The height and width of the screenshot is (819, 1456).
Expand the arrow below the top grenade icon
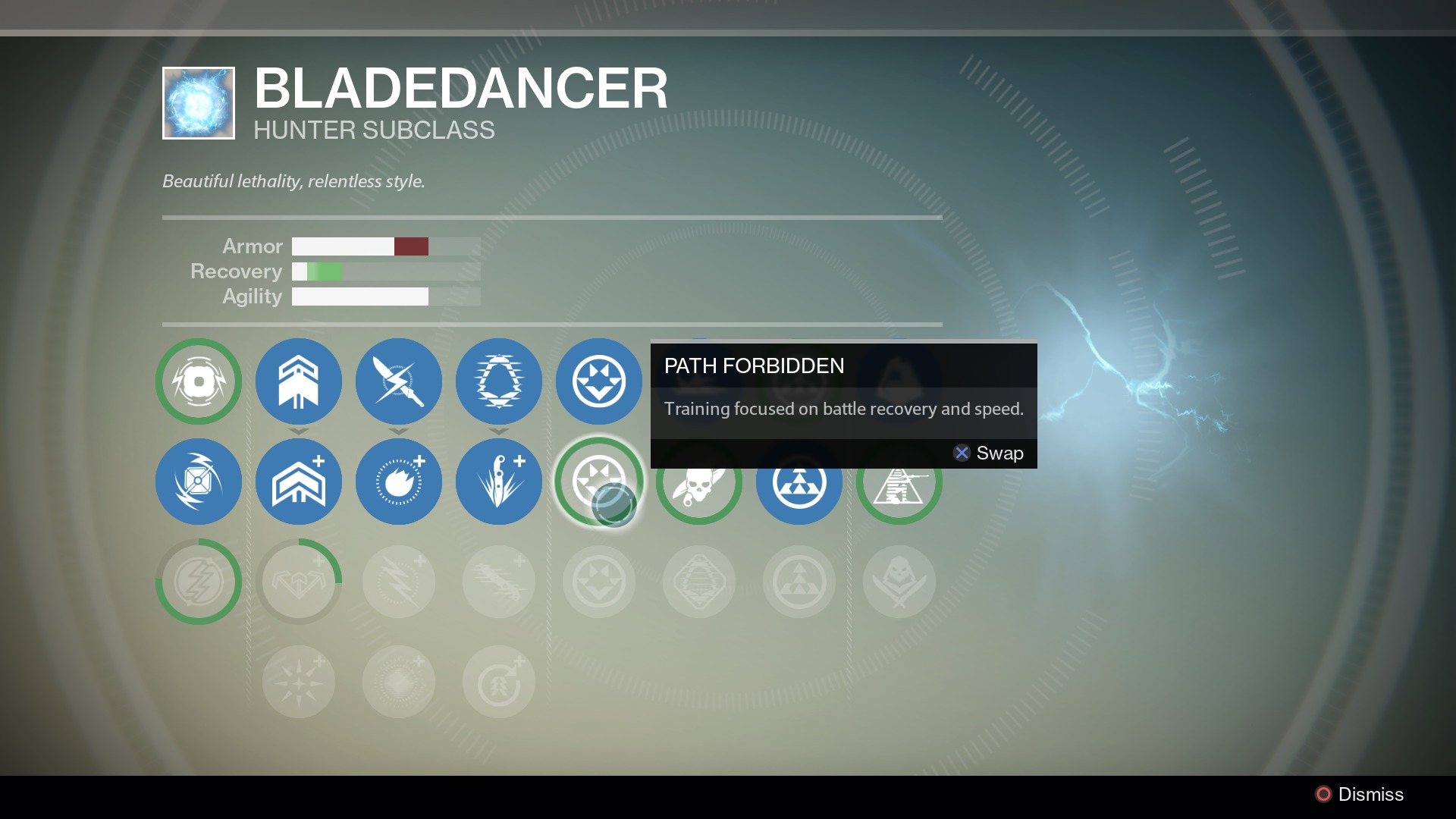tap(499, 432)
